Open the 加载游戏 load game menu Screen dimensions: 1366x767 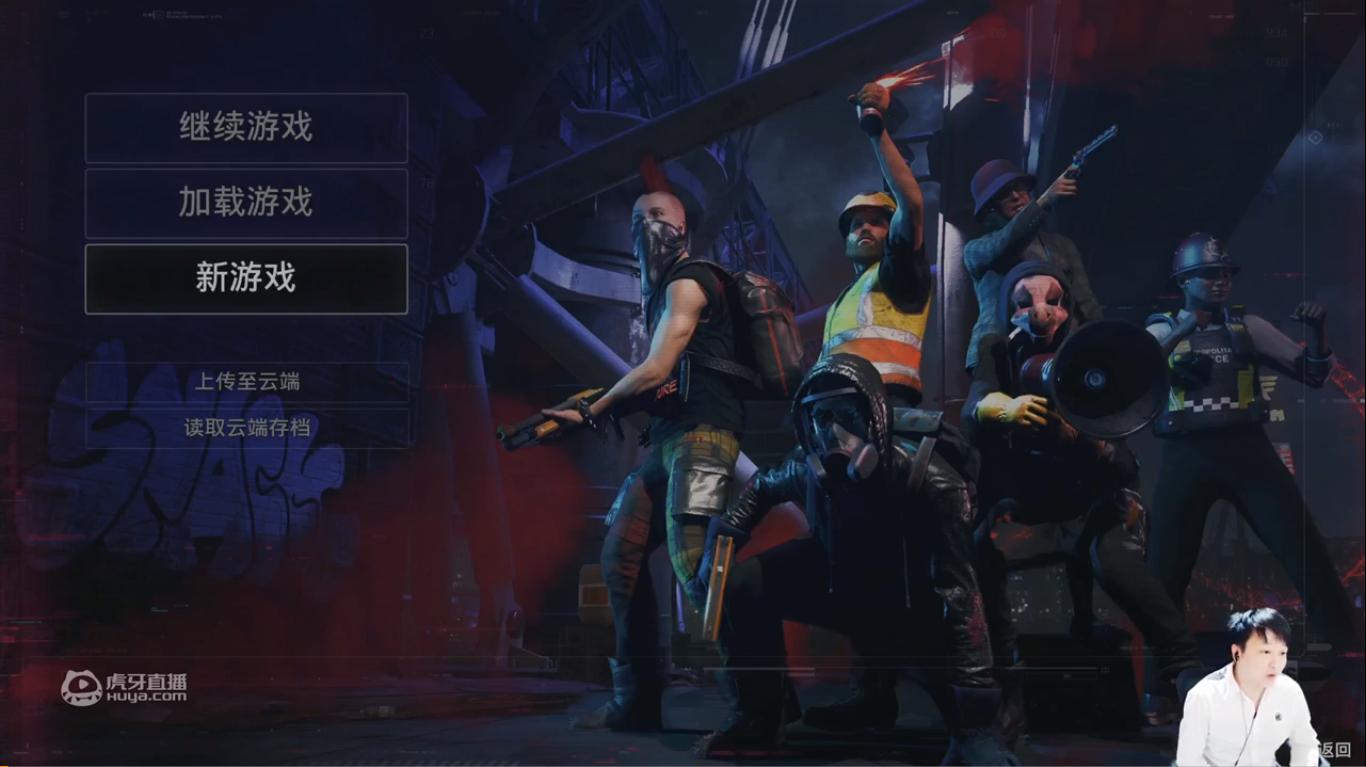[246, 203]
